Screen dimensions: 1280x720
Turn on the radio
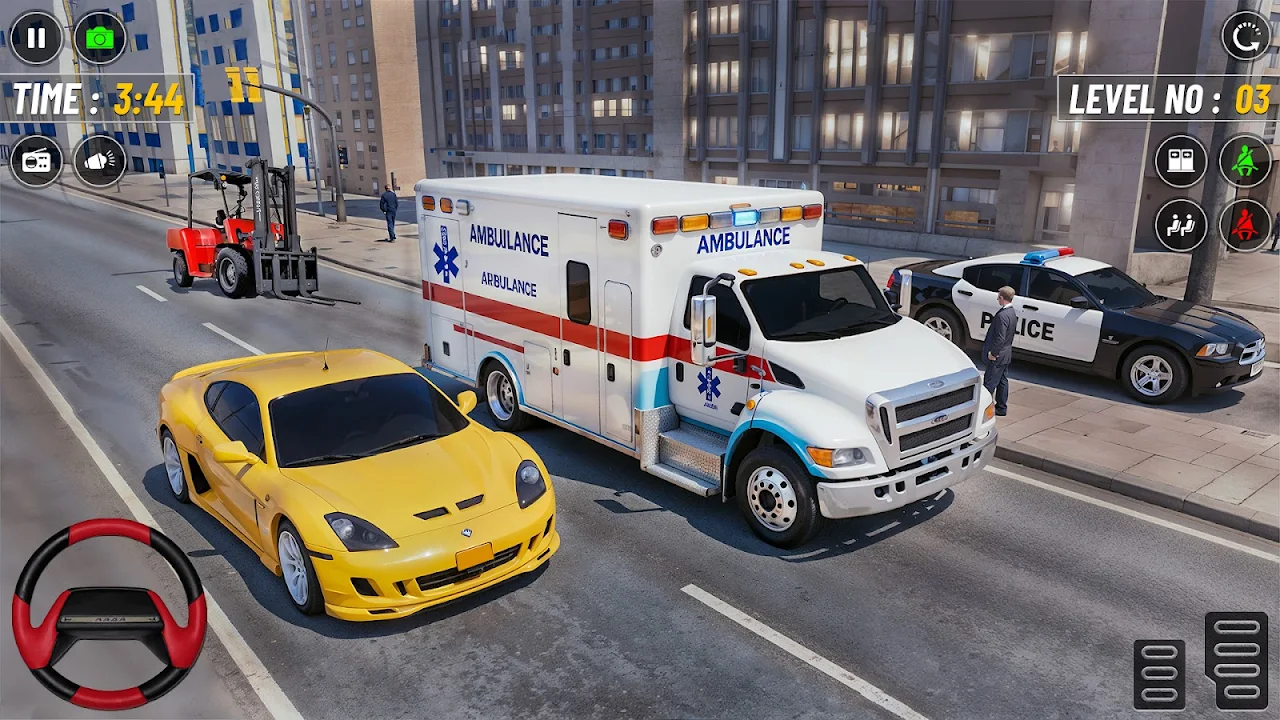[x=36, y=161]
